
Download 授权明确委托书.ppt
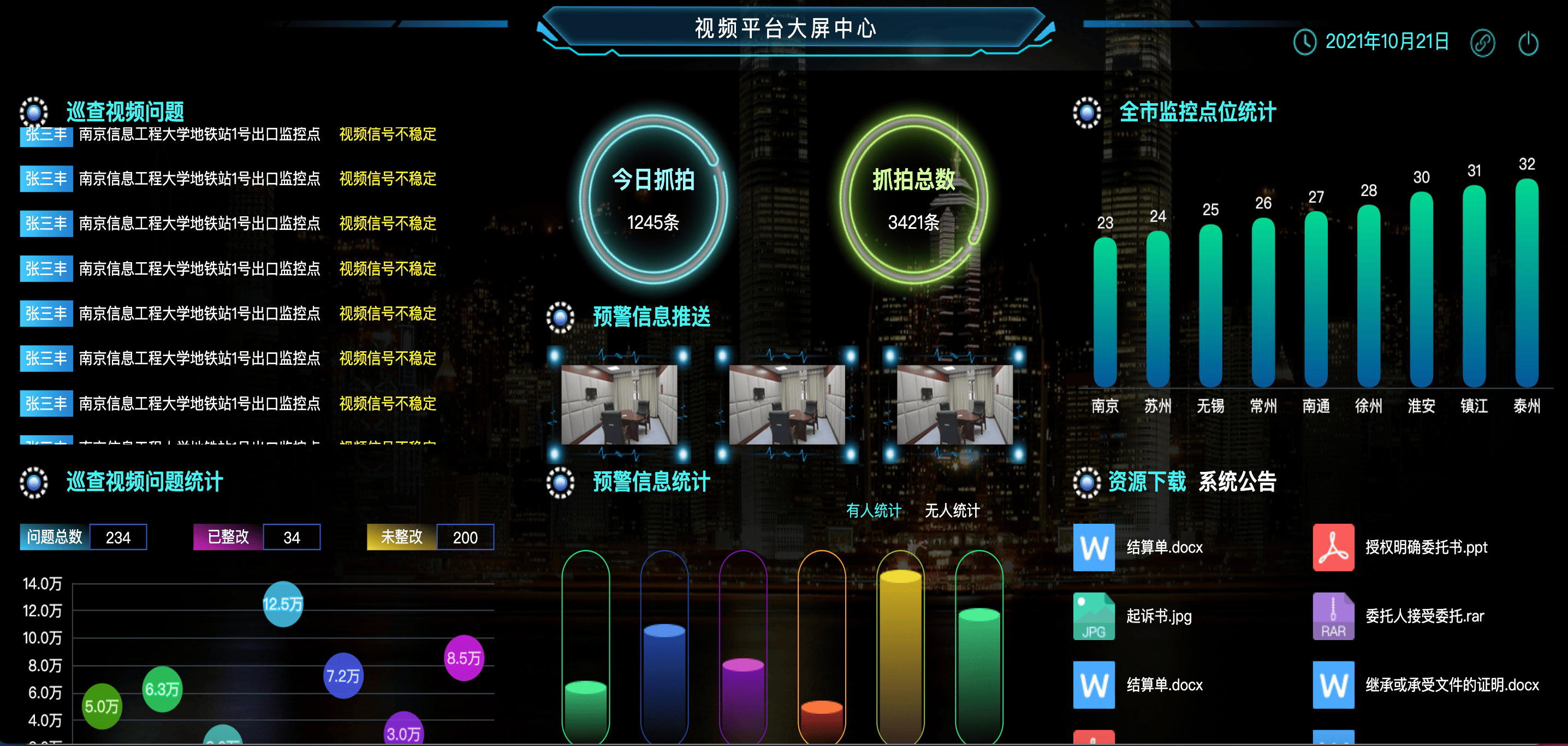1426,547
